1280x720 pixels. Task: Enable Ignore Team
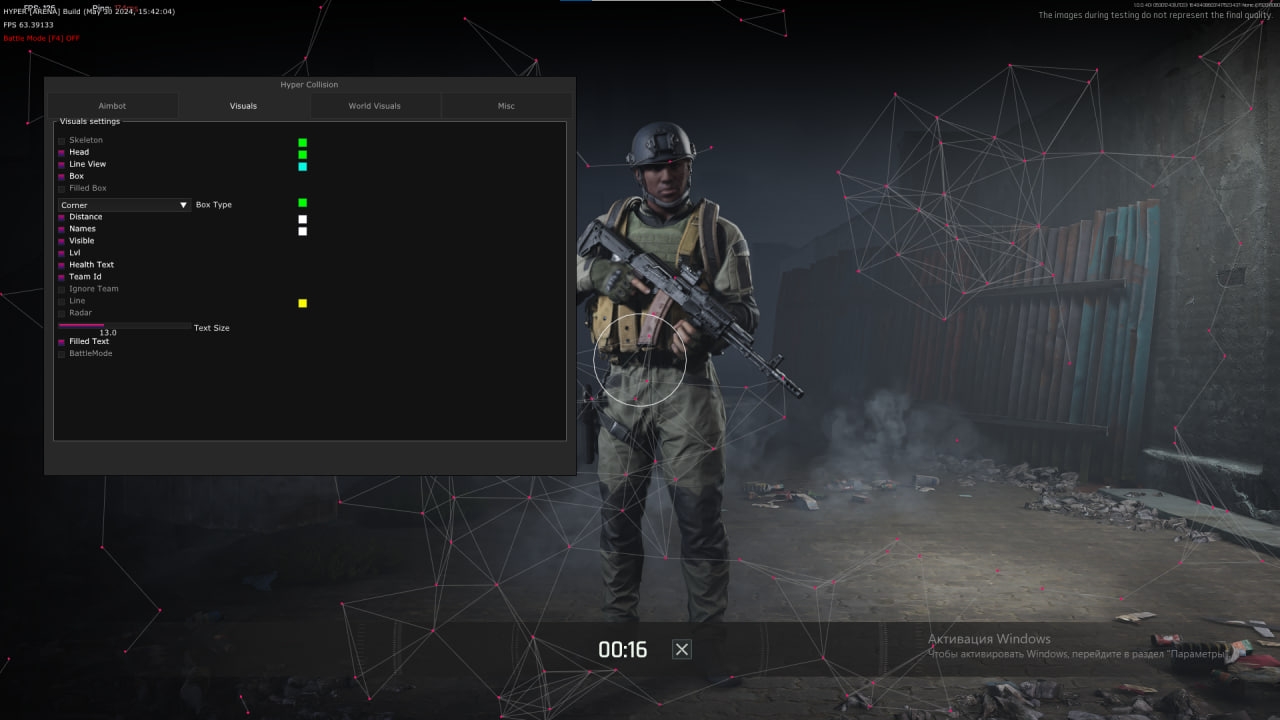(x=61, y=288)
